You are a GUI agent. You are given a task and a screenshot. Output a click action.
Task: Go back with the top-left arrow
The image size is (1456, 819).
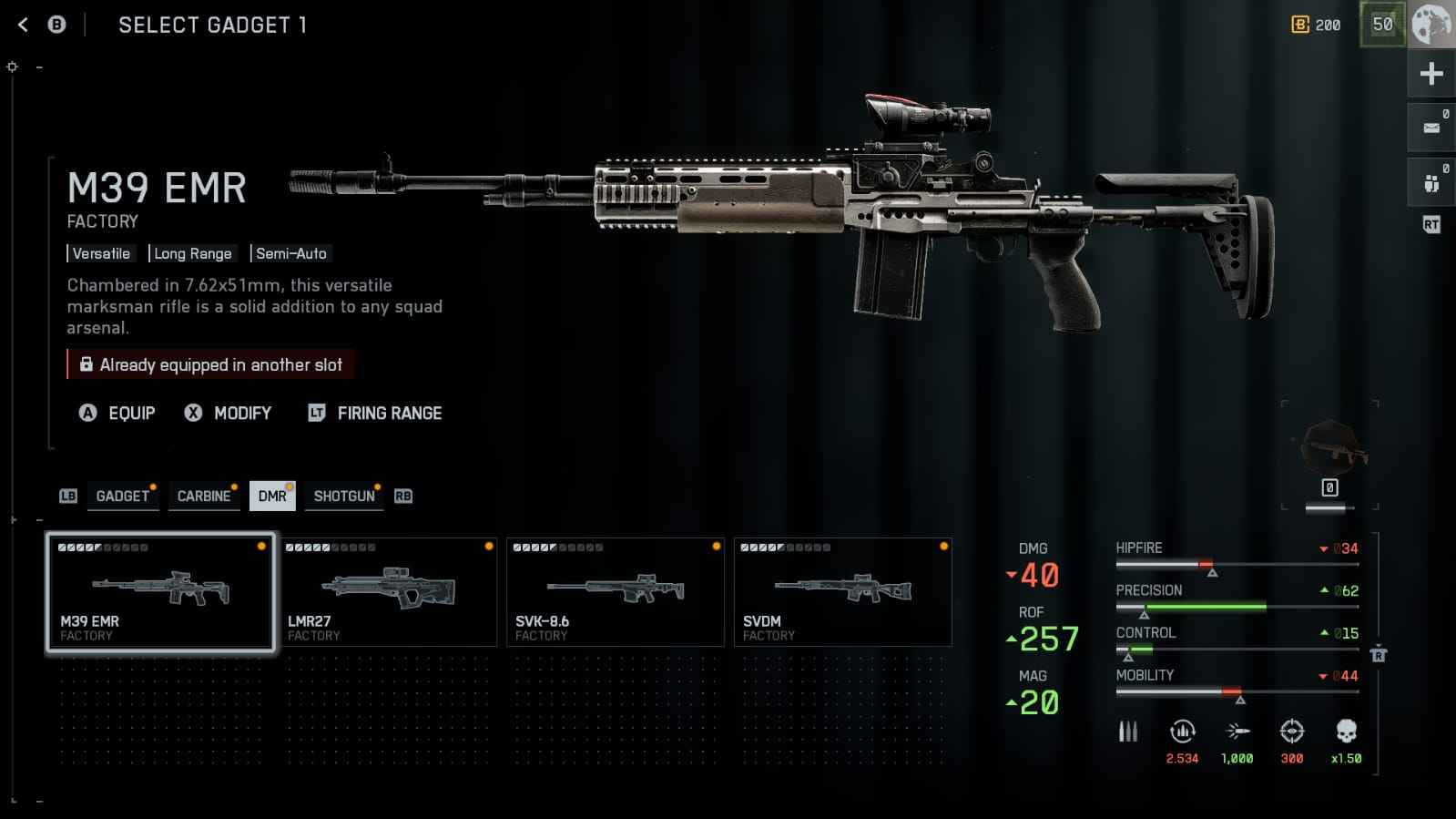pos(24,26)
